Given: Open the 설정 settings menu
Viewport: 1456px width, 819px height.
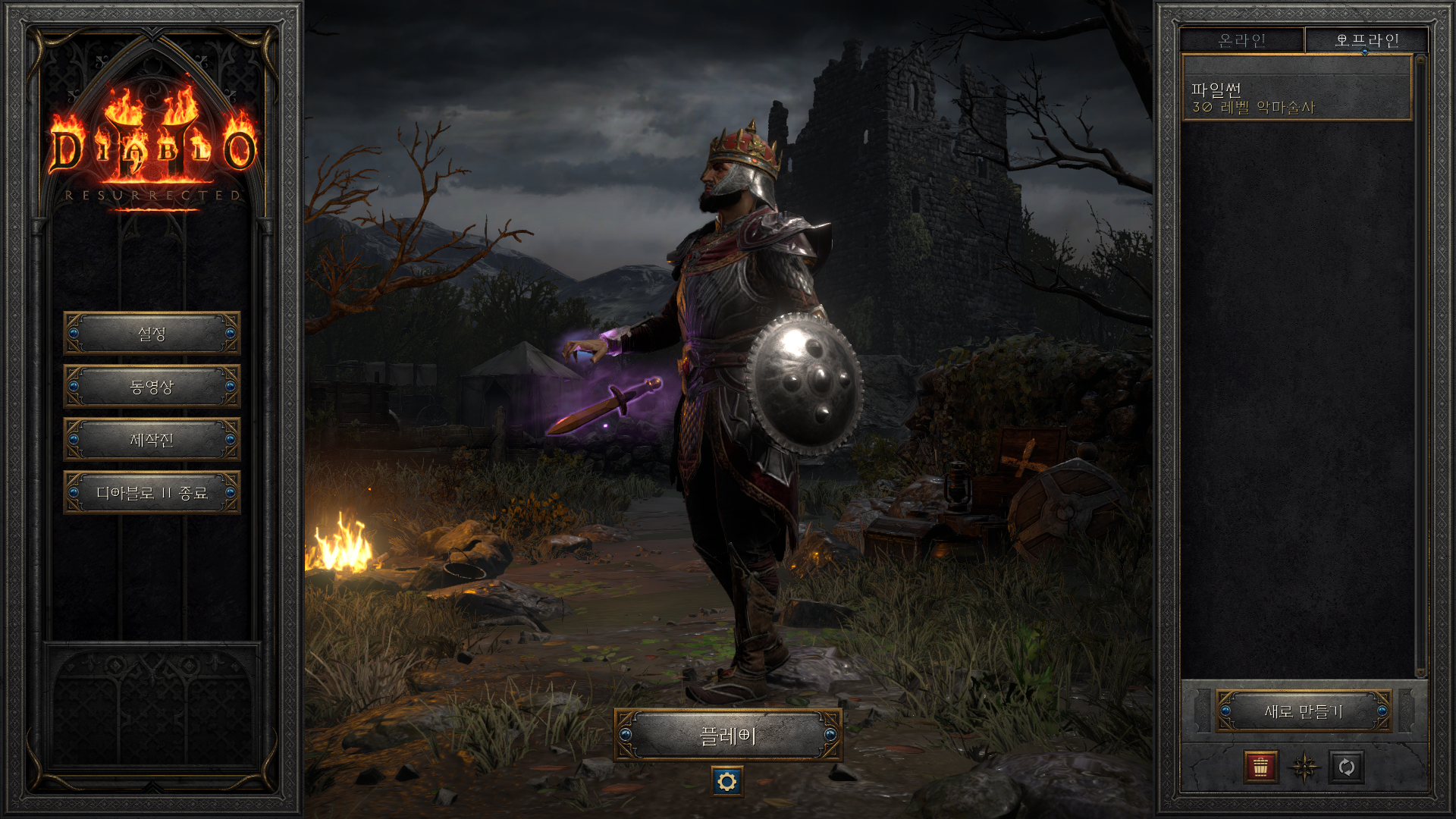Looking at the screenshot, I should click(152, 334).
